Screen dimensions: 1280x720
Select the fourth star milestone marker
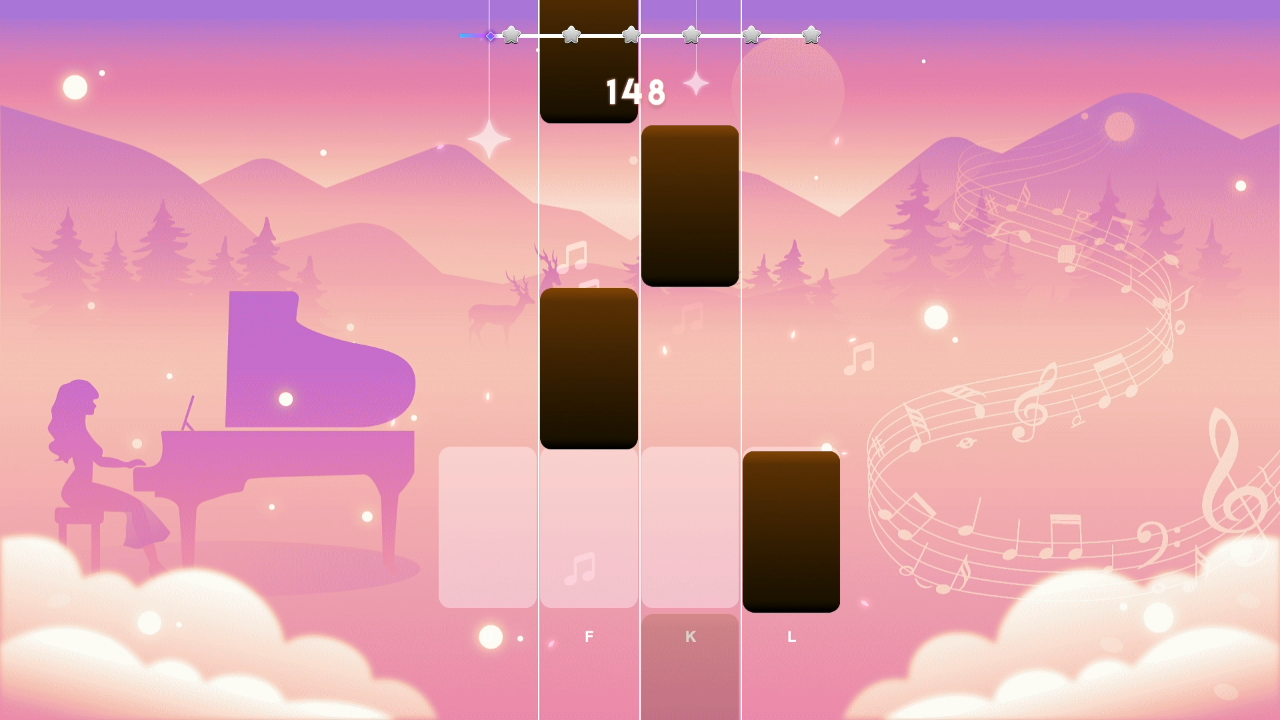[x=691, y=33]
